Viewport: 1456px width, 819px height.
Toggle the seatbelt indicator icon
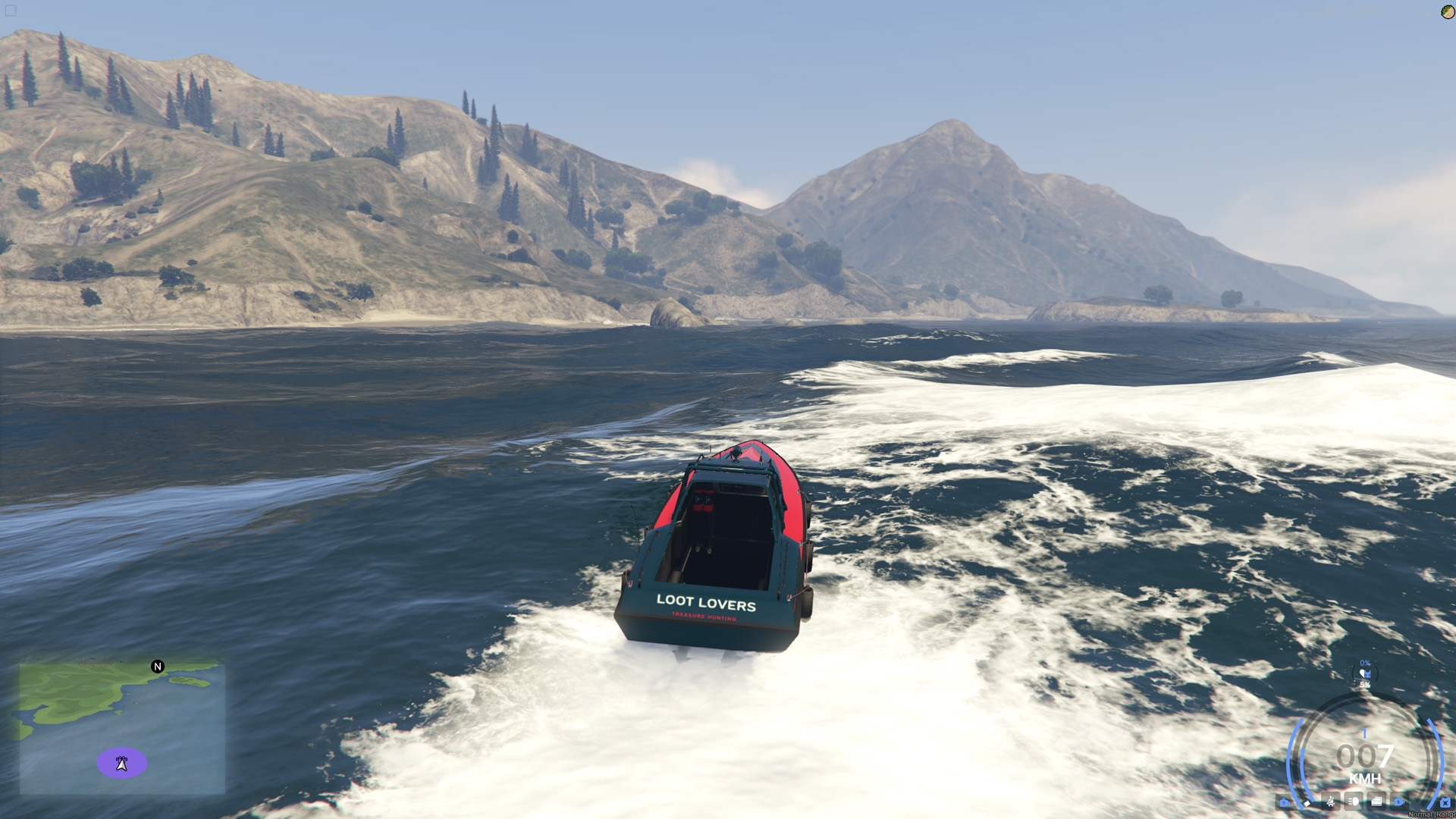[x=1331, y=802]
